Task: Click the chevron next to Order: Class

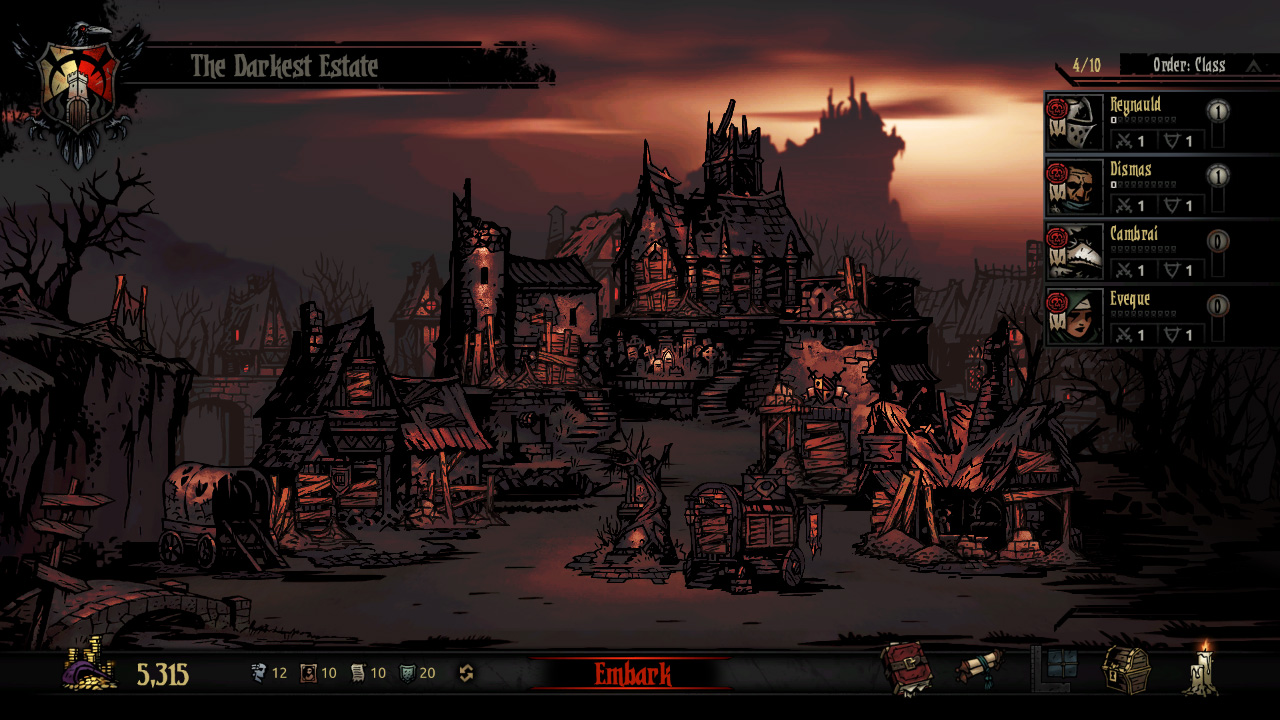Action: click(1254, 62)
